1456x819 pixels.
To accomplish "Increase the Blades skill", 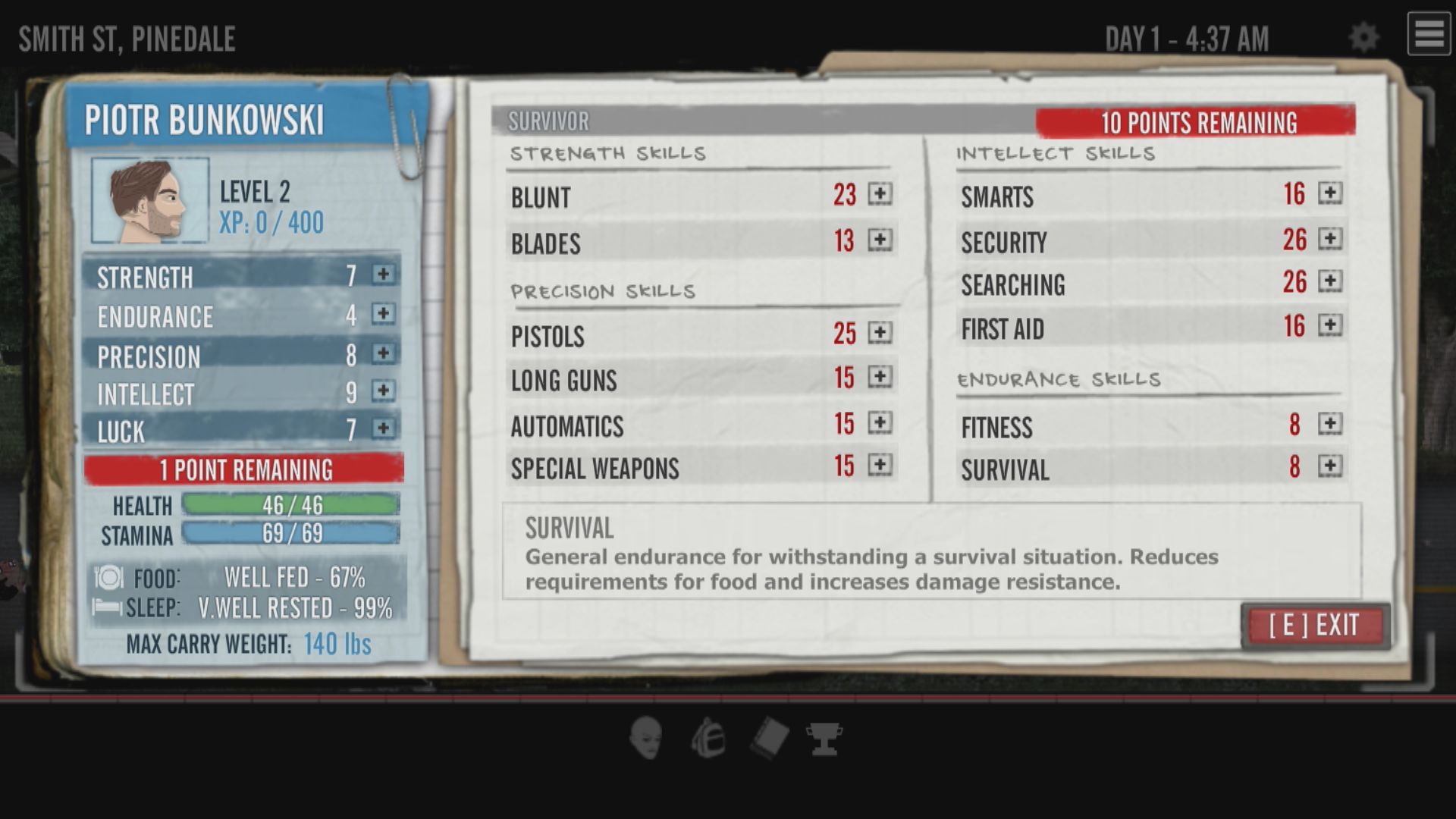I will (880, 240).
